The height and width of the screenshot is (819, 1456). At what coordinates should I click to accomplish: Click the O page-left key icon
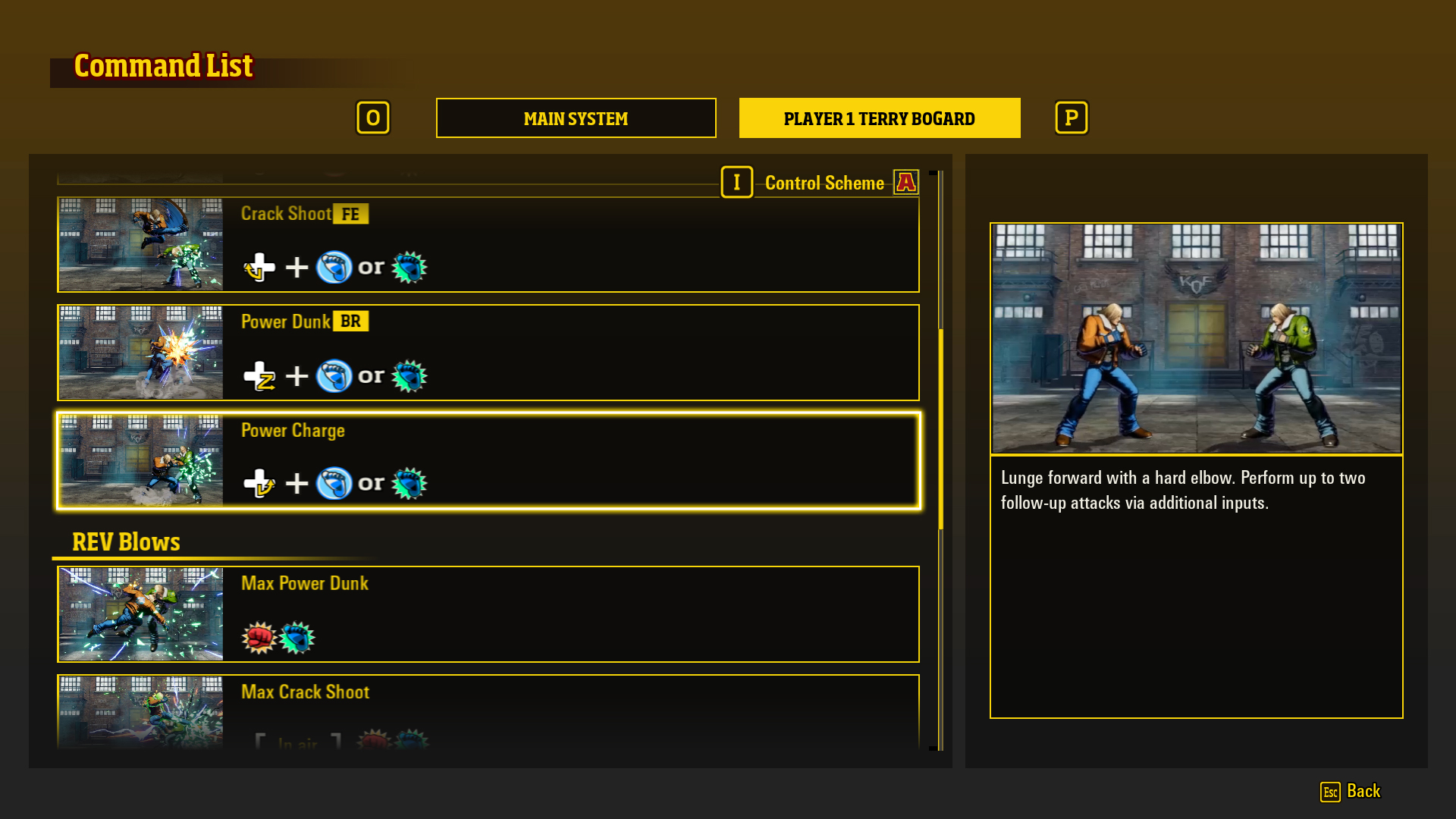pyautogui.click(x=373, y=118)
